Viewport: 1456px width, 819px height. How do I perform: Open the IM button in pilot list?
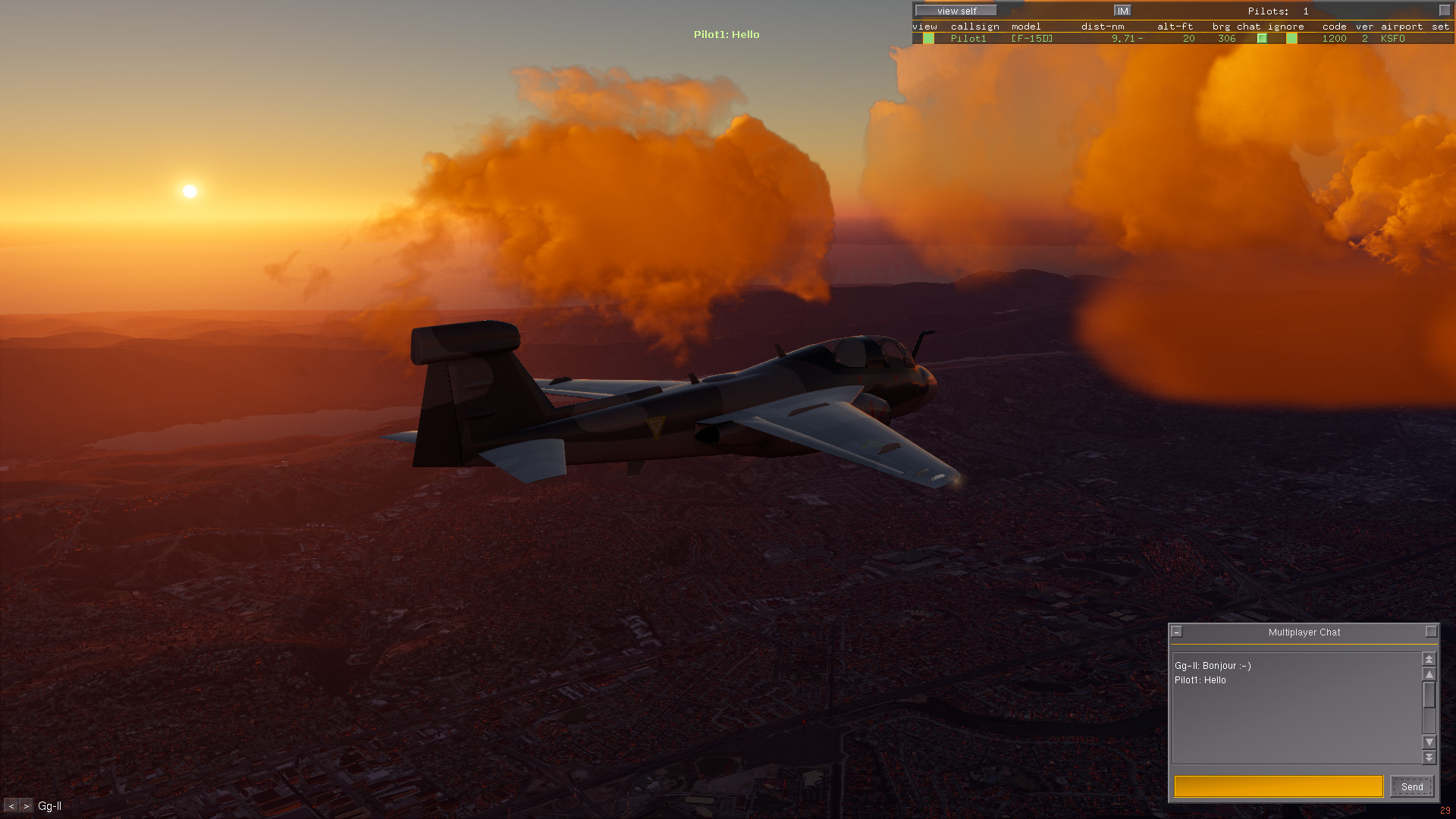point(1122,11)
